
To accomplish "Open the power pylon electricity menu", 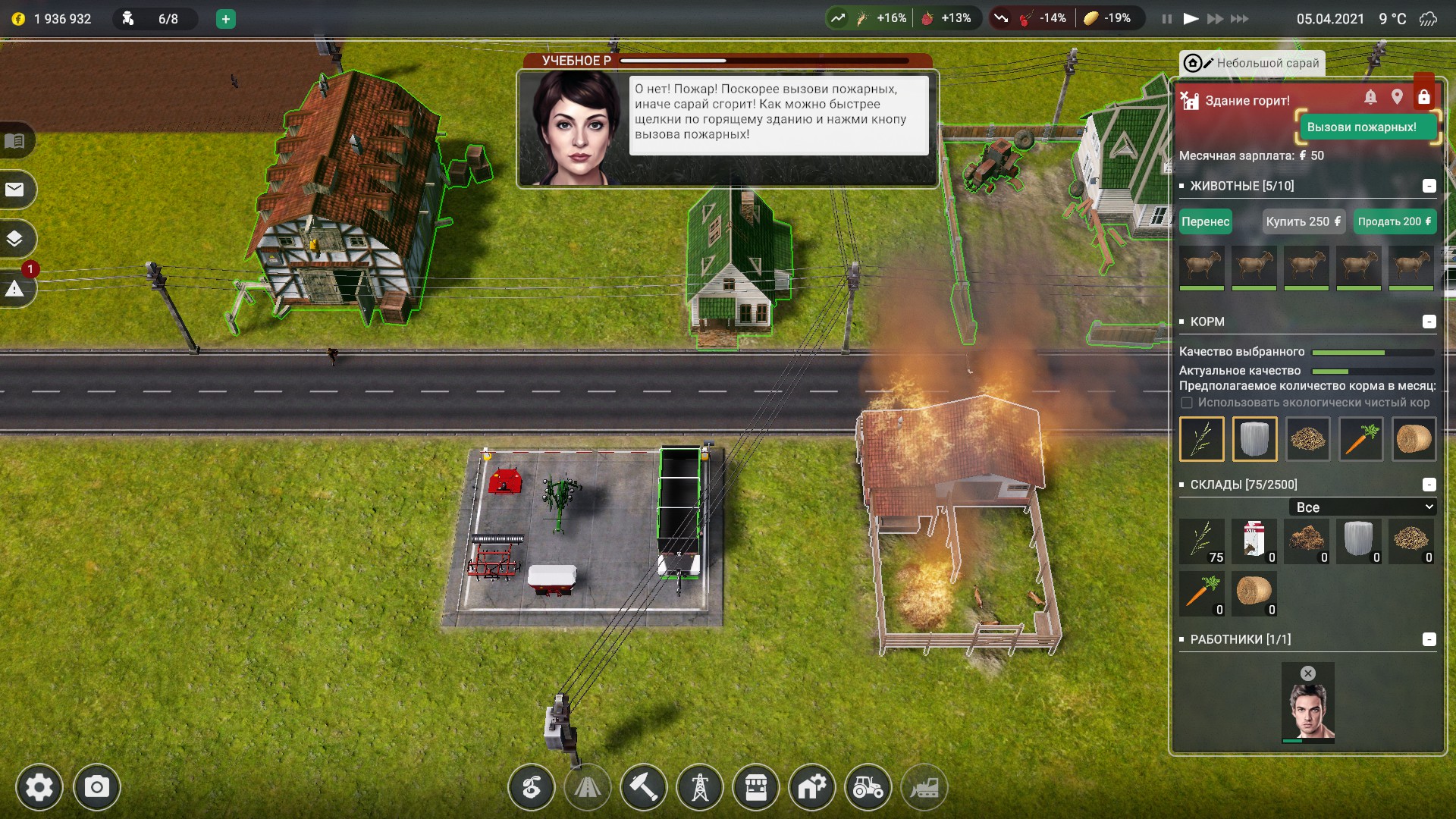I will [699, 788].
